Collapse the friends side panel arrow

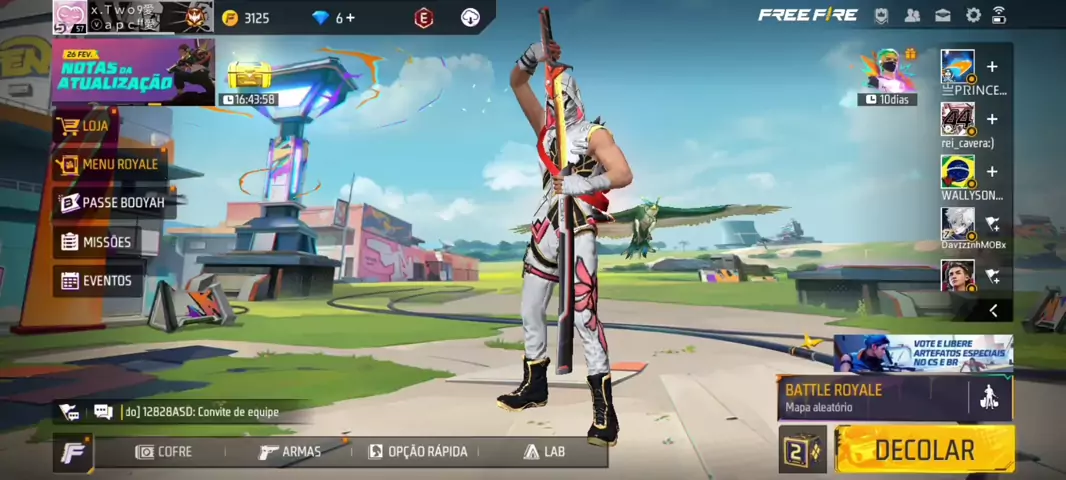point(993,310)
